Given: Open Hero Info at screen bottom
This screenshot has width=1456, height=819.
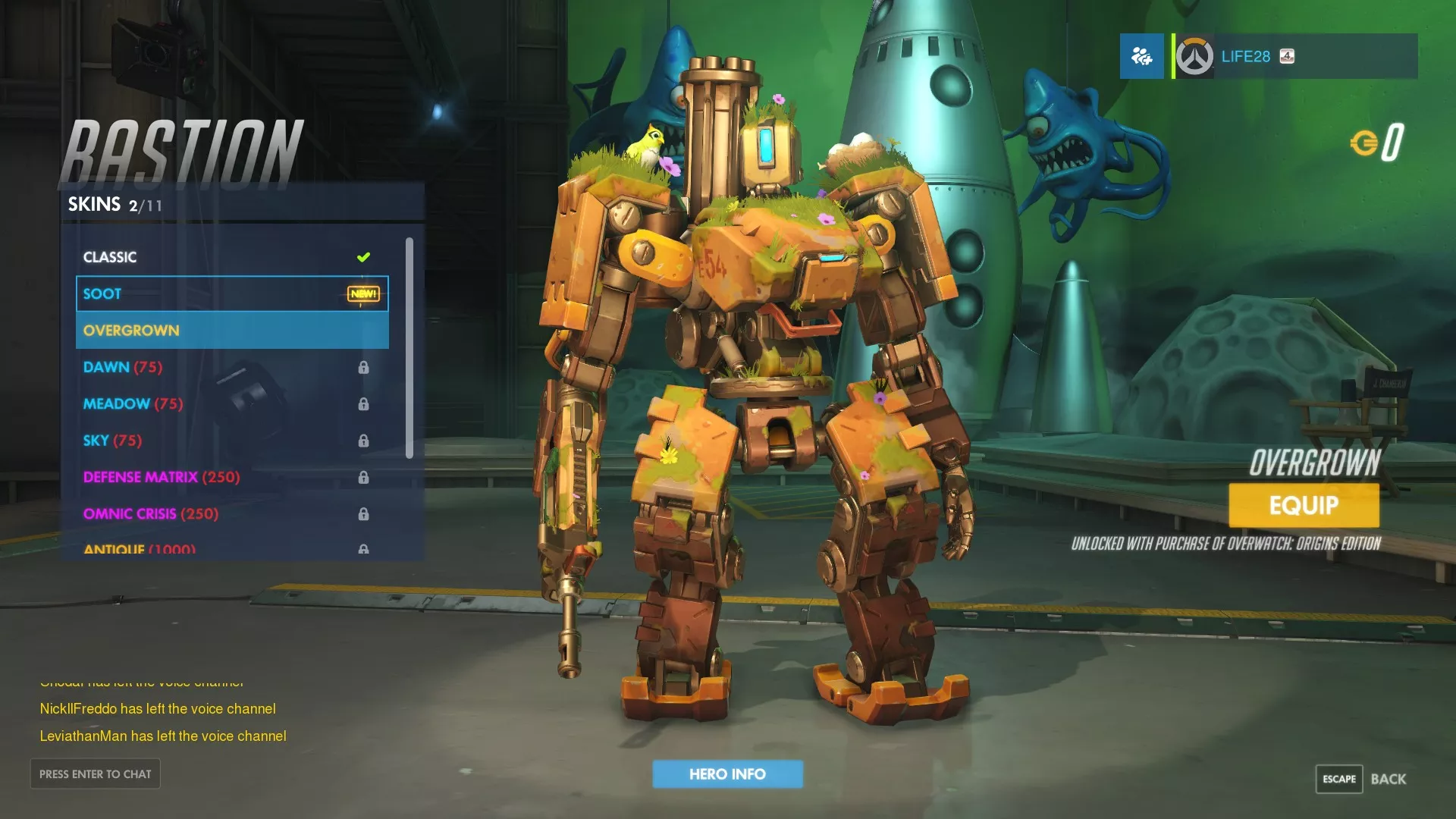Looking at the screenshot, I should [727, 773].
